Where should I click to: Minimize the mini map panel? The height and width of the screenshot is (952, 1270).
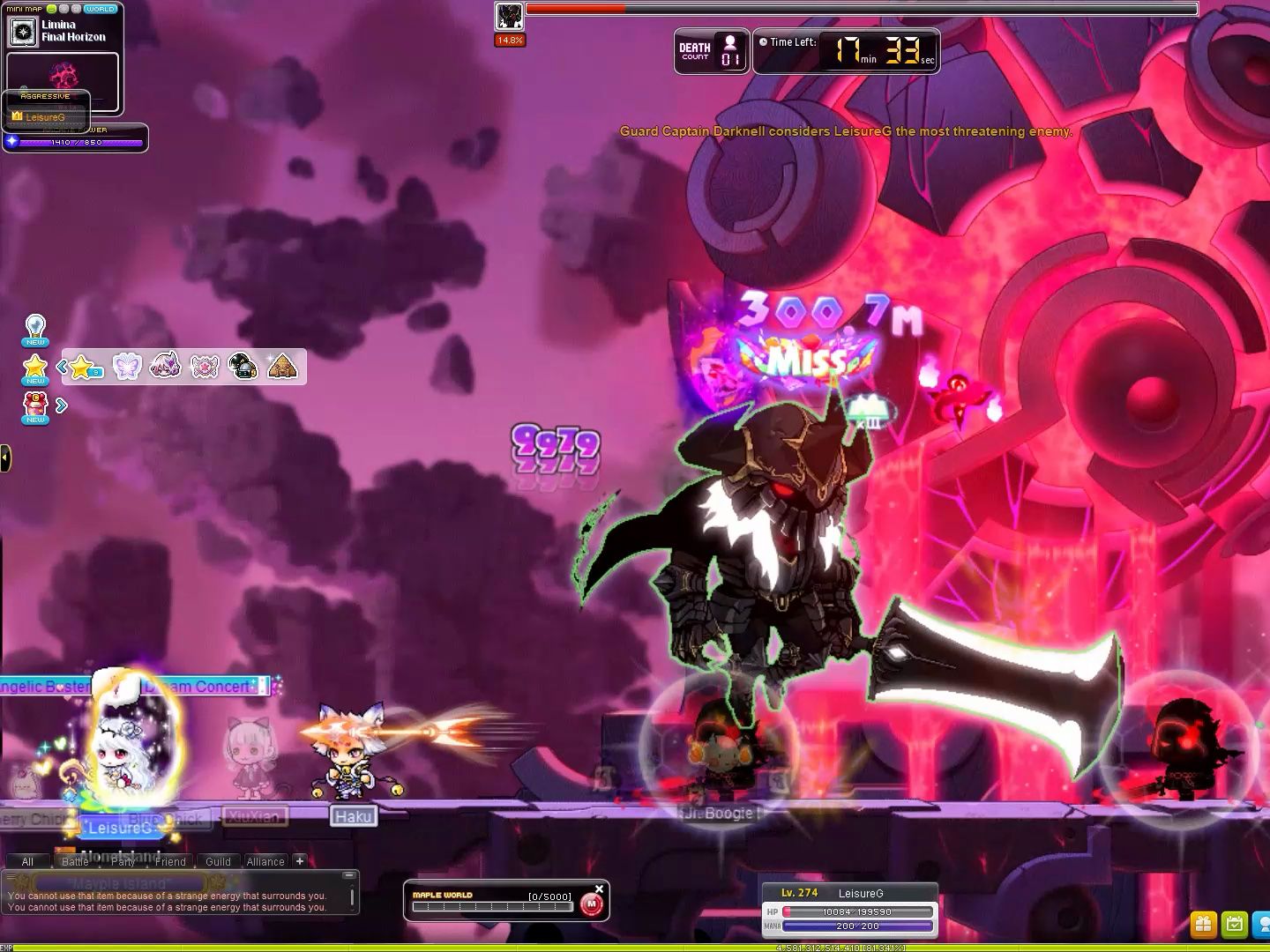coord(51,9)
